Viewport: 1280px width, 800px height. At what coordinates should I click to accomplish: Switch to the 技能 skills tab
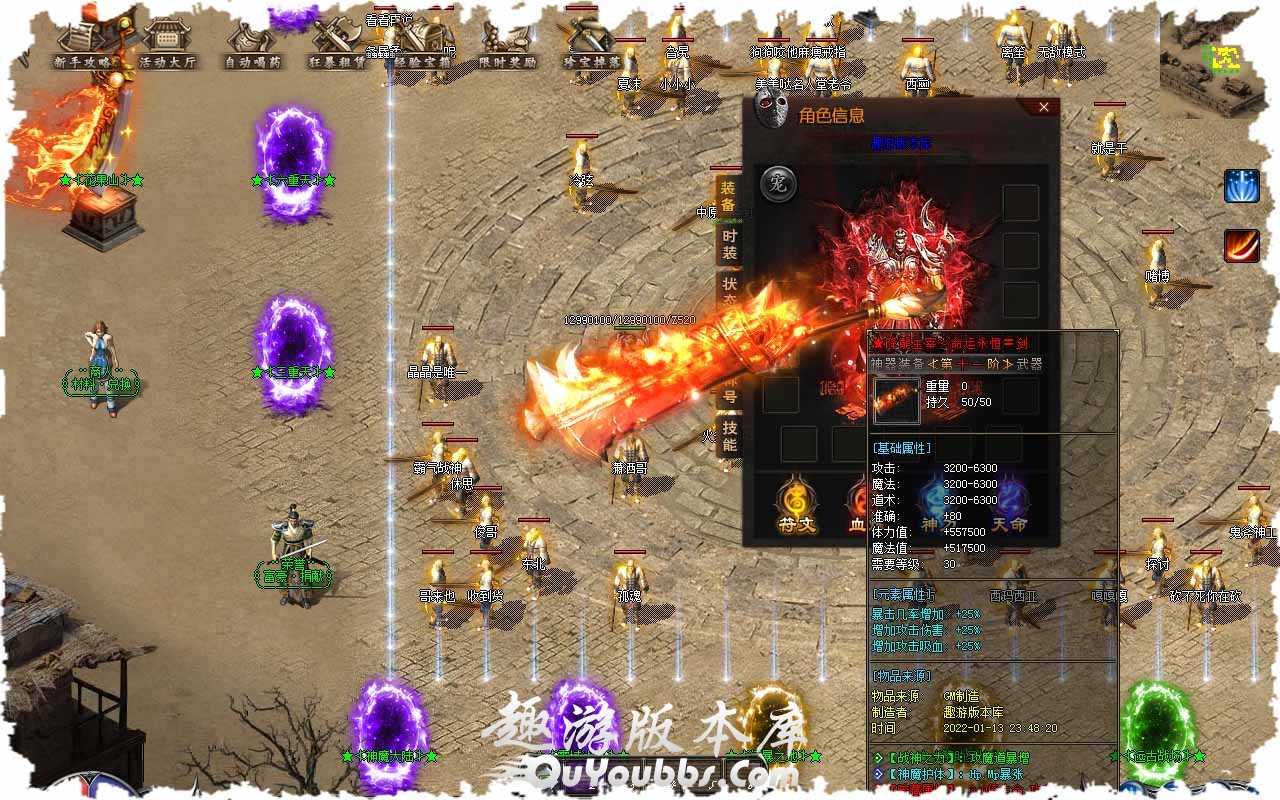coord(730,436)
